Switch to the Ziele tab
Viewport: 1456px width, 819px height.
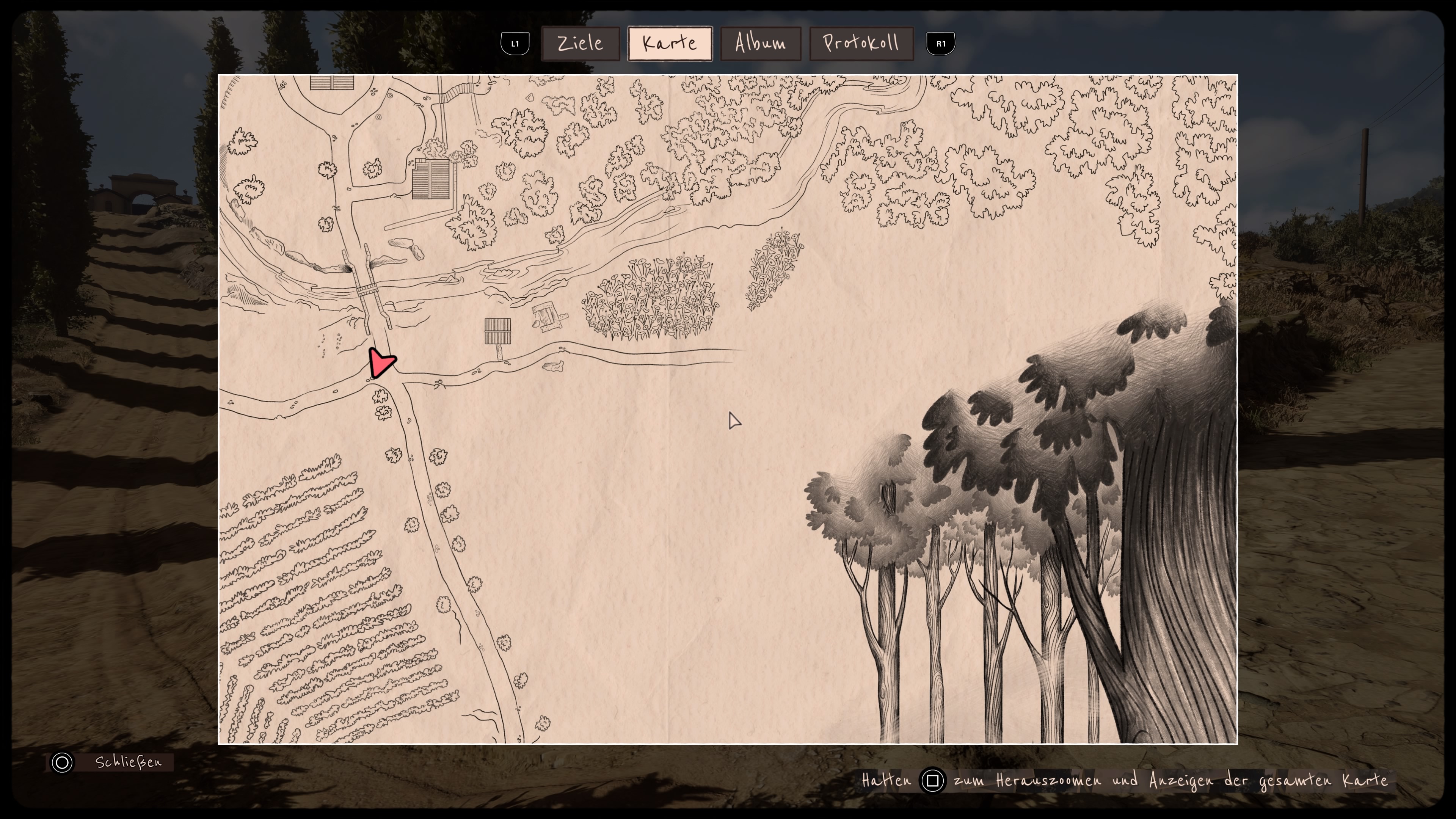pos(580,44)
